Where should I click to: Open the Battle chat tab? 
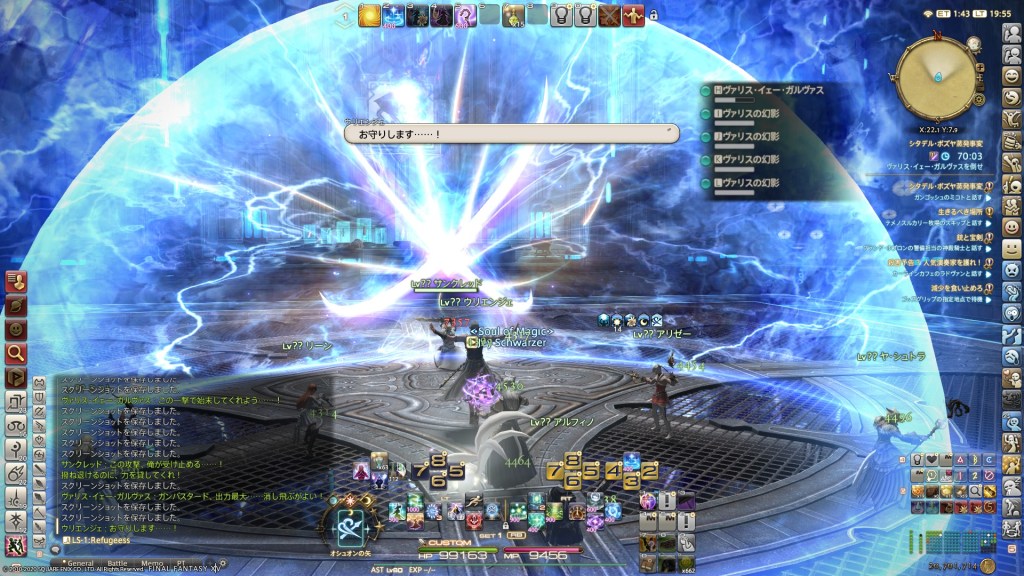[118, 563]
